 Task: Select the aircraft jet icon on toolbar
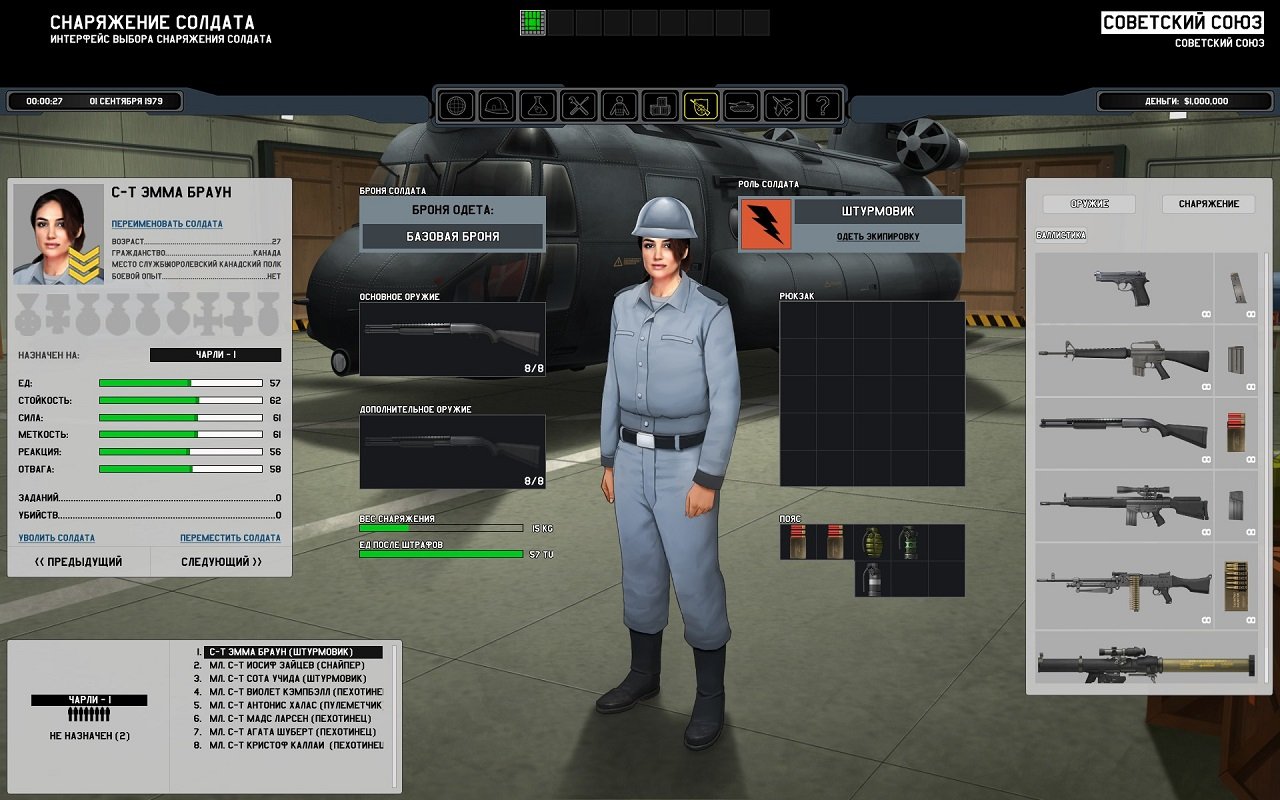(782, 105)
